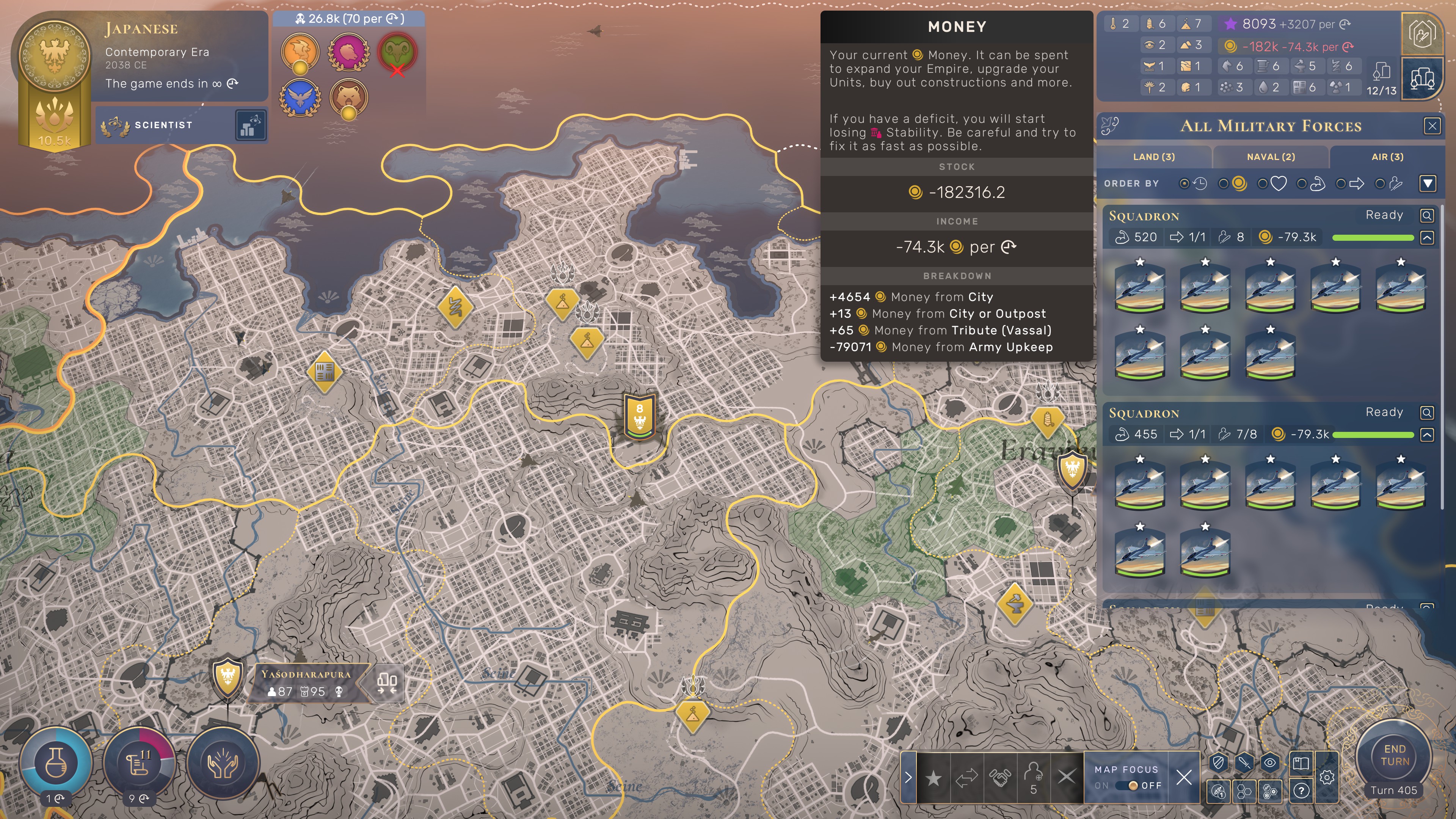This screenshot has height=819, width=1456.
Task: Select the Air forces tab
Action: click(1387, 157)
